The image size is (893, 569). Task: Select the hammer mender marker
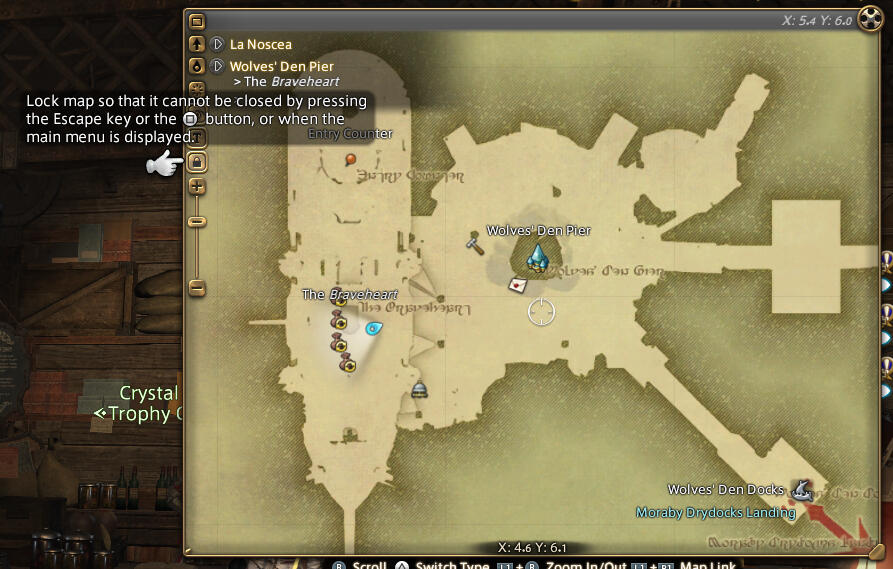[475, 242]
